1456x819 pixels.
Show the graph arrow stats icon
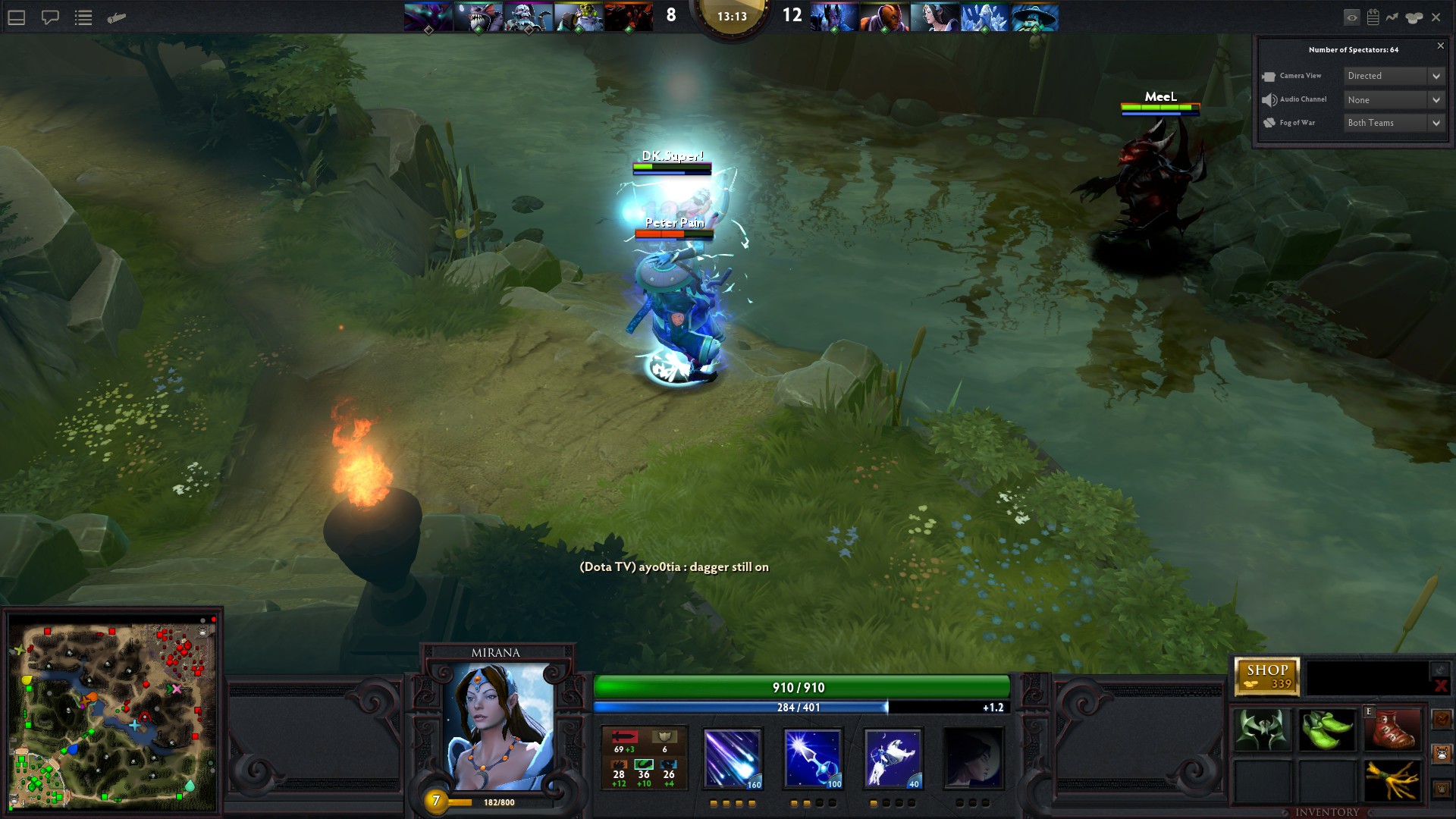tap(1392, 17)
